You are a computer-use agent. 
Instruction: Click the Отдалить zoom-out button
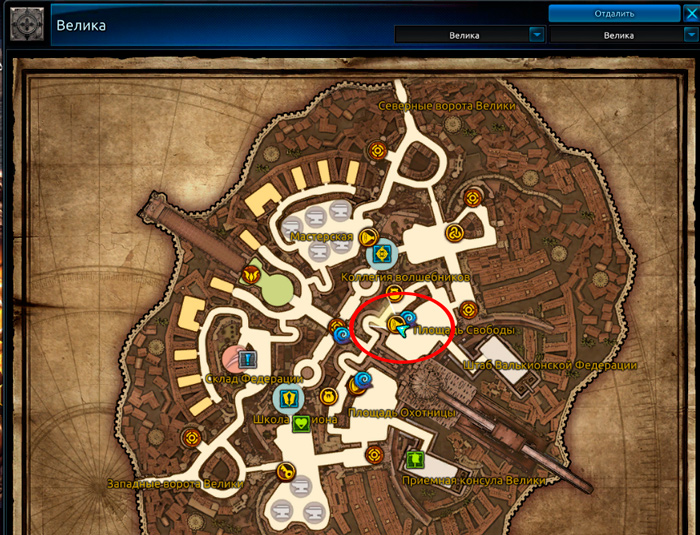614,13
